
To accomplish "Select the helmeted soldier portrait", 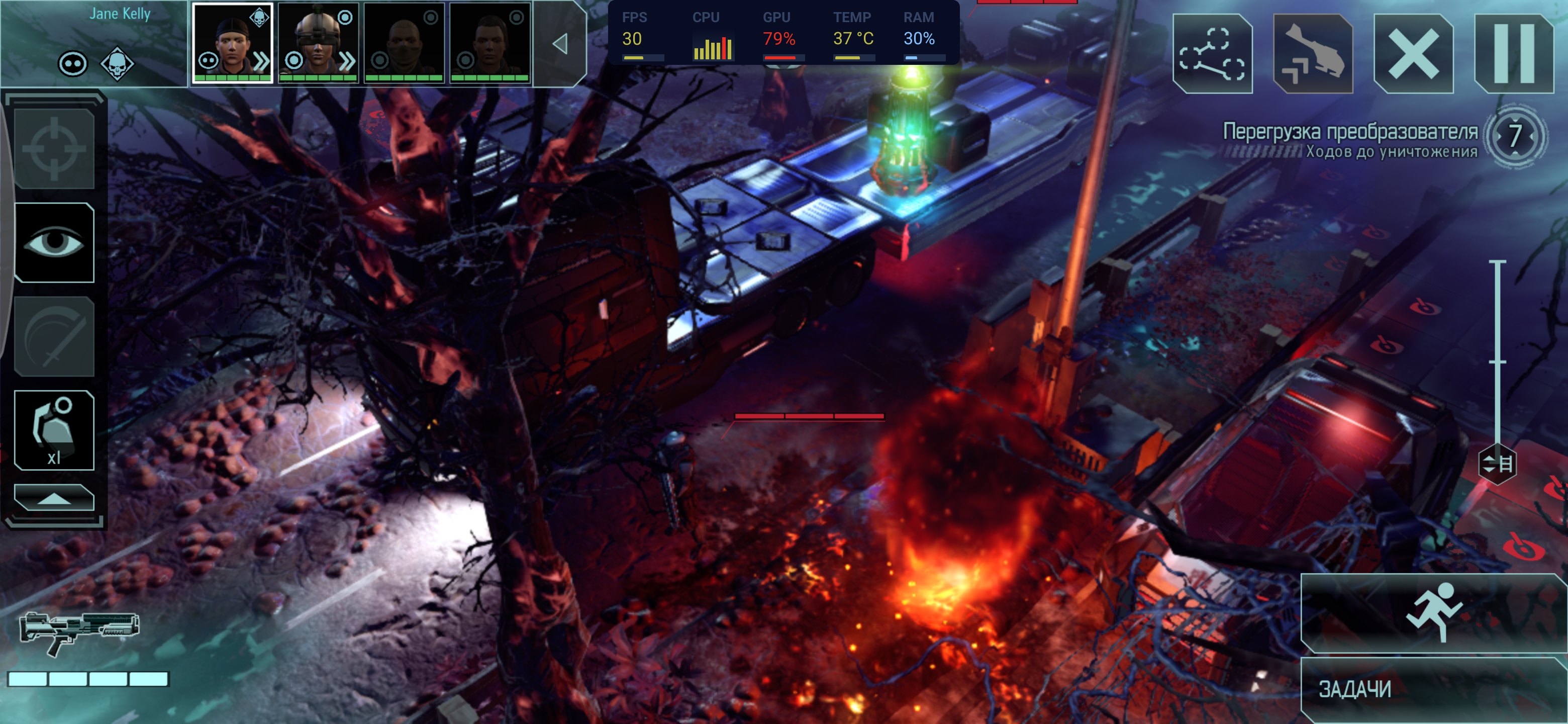I will (318, 43).
